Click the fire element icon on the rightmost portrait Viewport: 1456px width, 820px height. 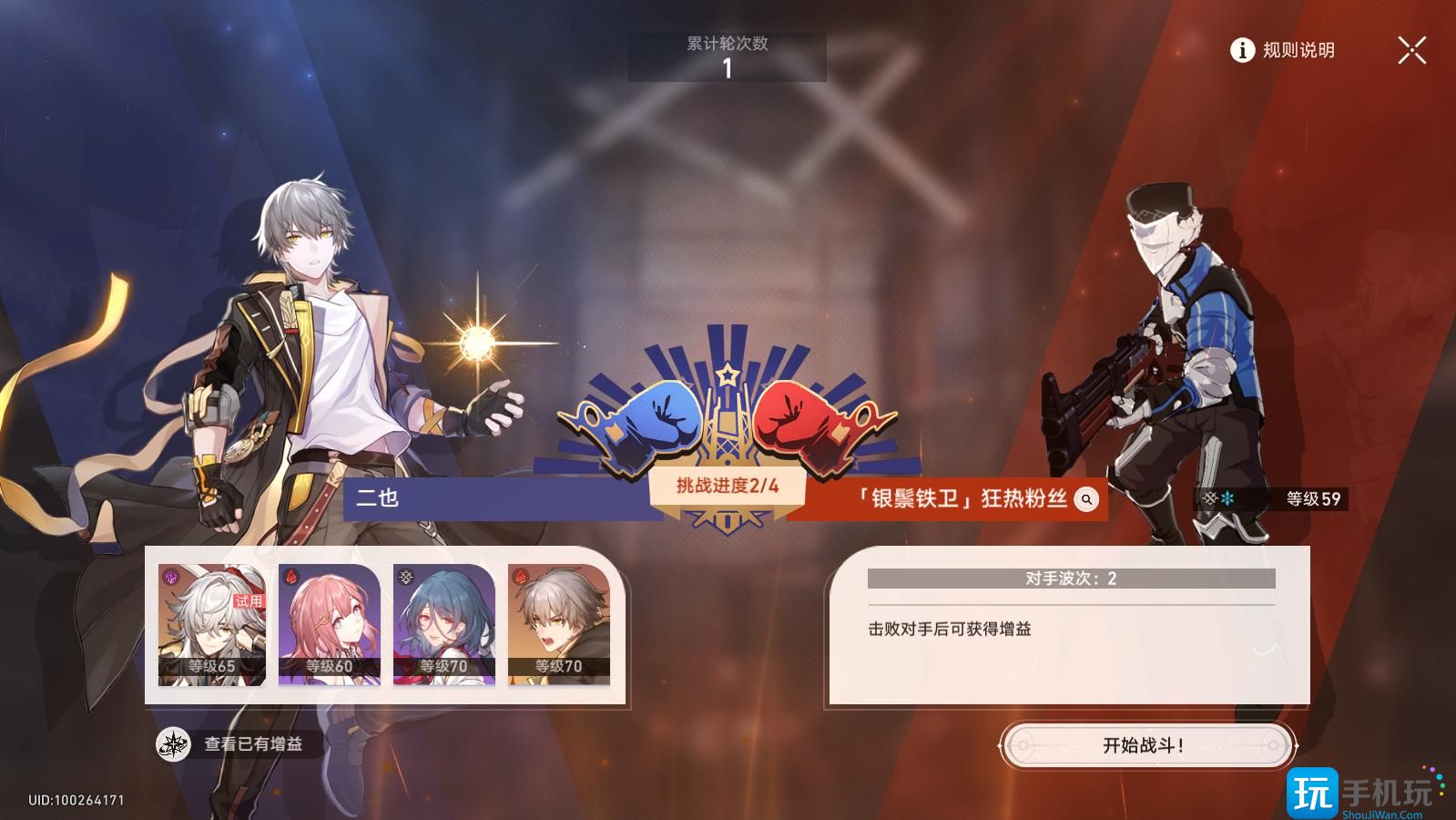click(x=520, y=575)
